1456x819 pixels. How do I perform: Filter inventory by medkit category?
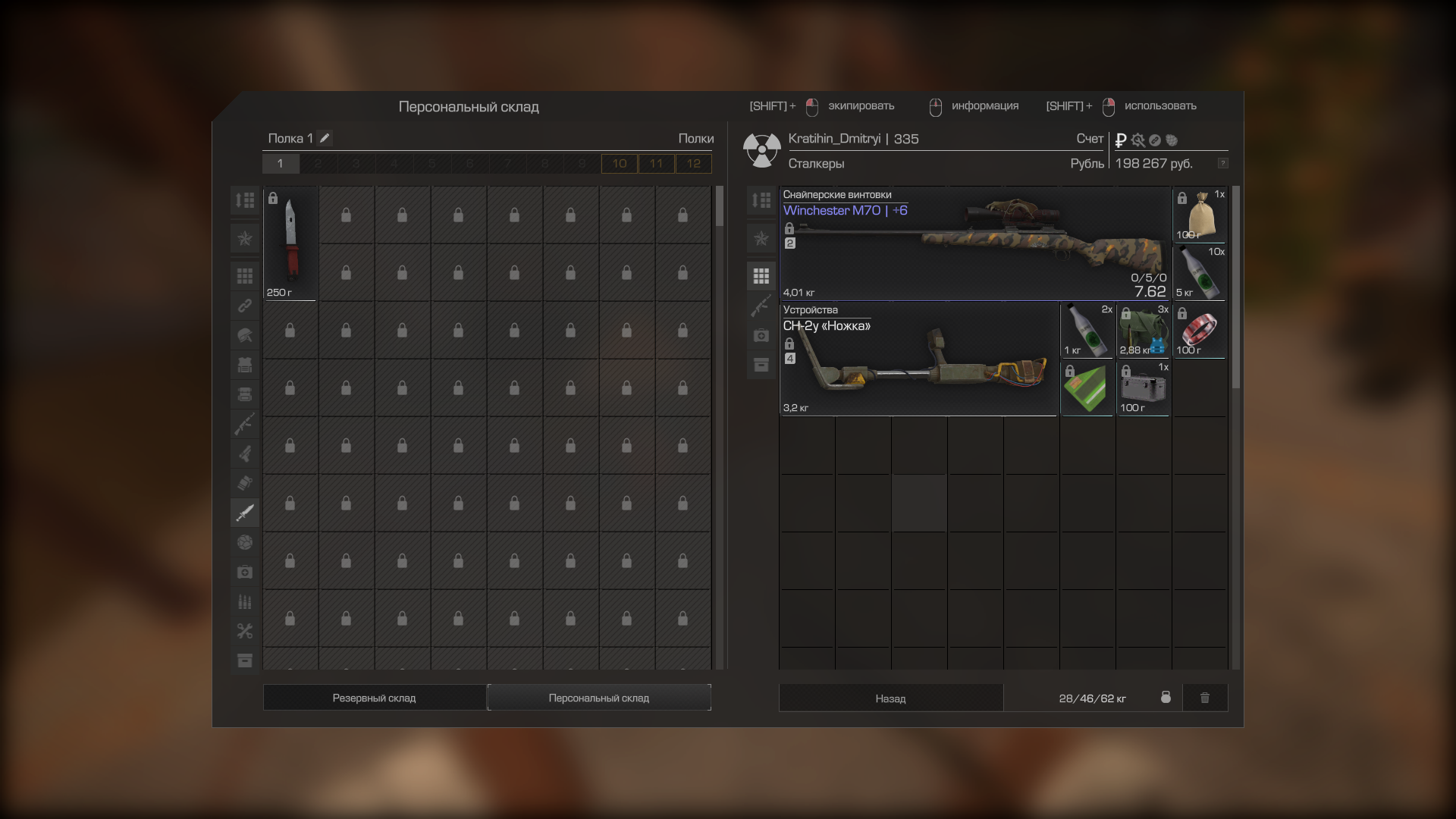(761, 335)
